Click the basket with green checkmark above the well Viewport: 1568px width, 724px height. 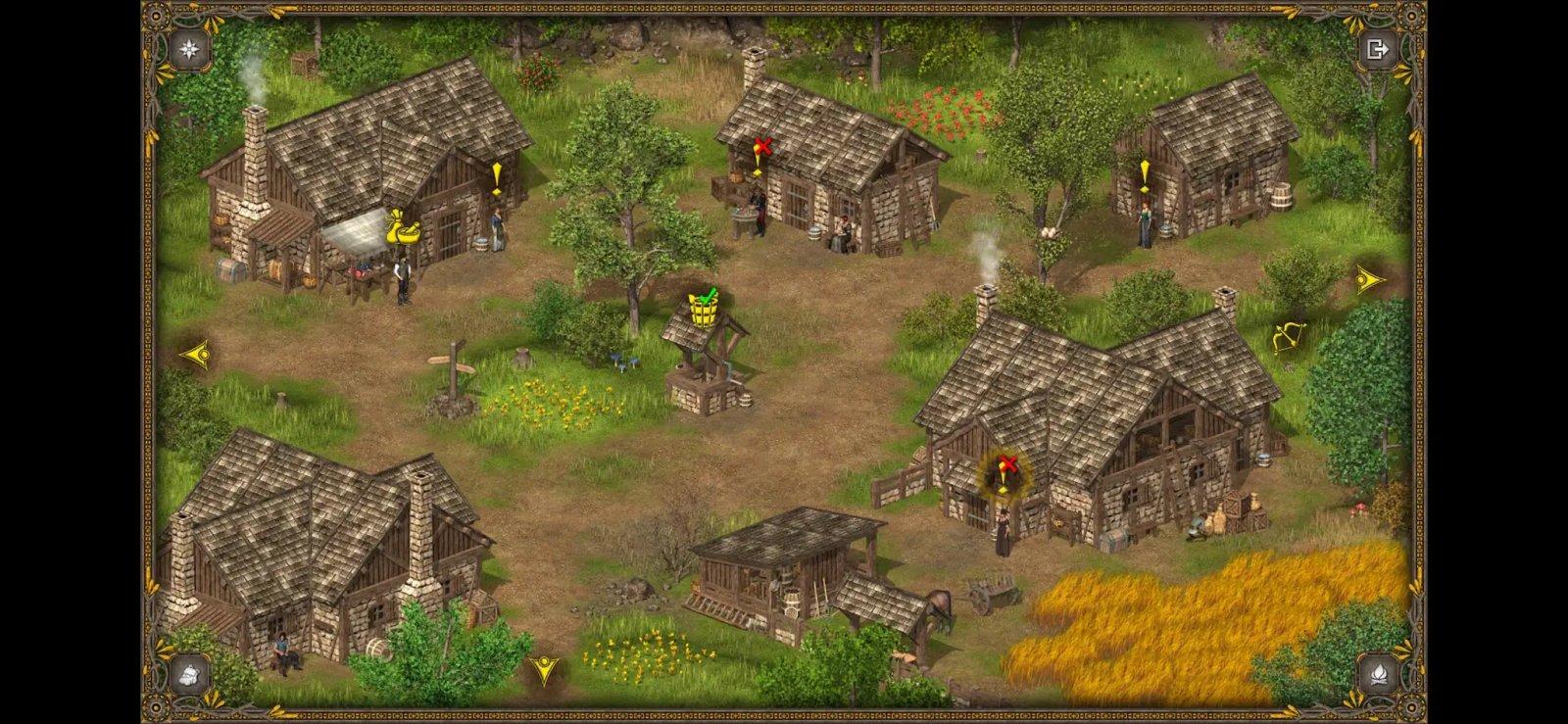pyautogui.click(x=702, y=310)
